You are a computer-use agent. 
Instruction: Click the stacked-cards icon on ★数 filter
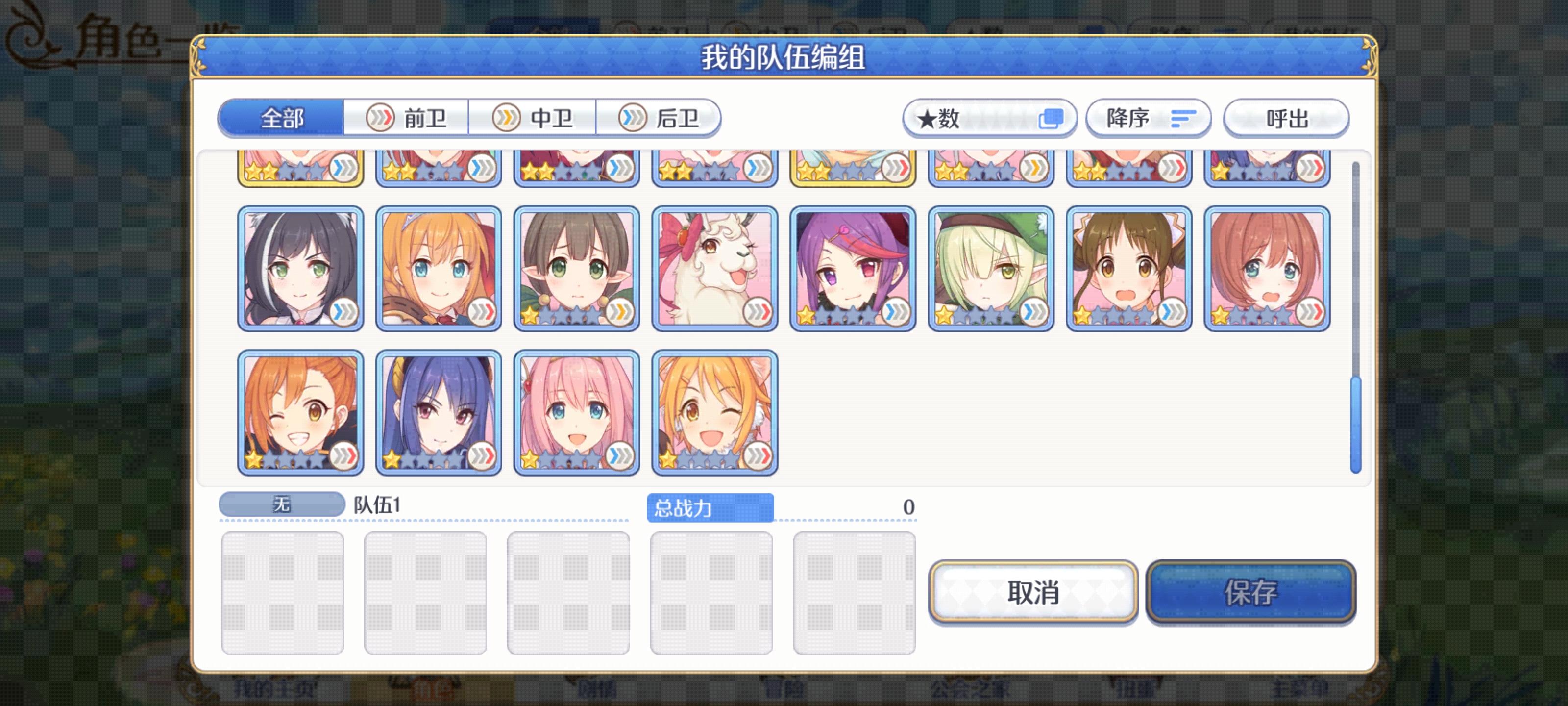click(x=1052, y=117)
